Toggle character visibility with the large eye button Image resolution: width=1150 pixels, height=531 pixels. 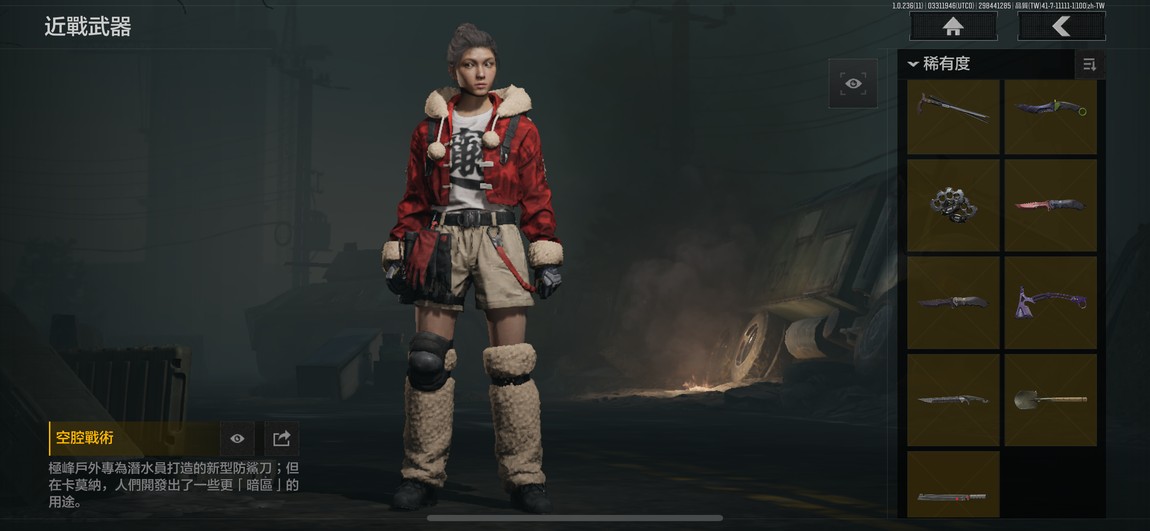[853, 84]
